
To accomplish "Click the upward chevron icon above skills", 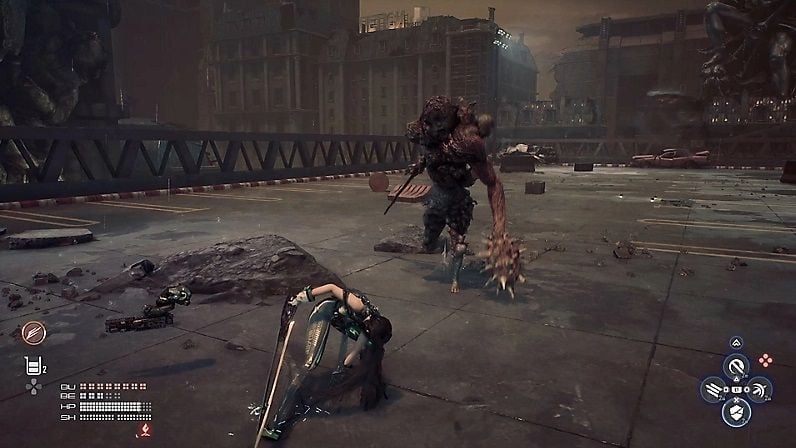I will 737,342.
